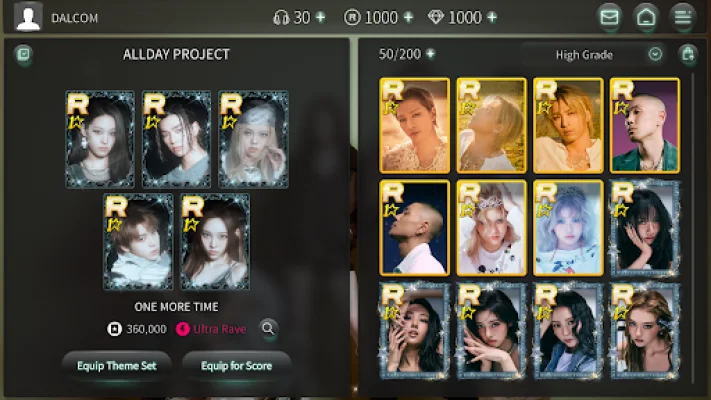
Task: Pick the card showing a tiara
Action: pyautogui.click(x=491, y=227)
